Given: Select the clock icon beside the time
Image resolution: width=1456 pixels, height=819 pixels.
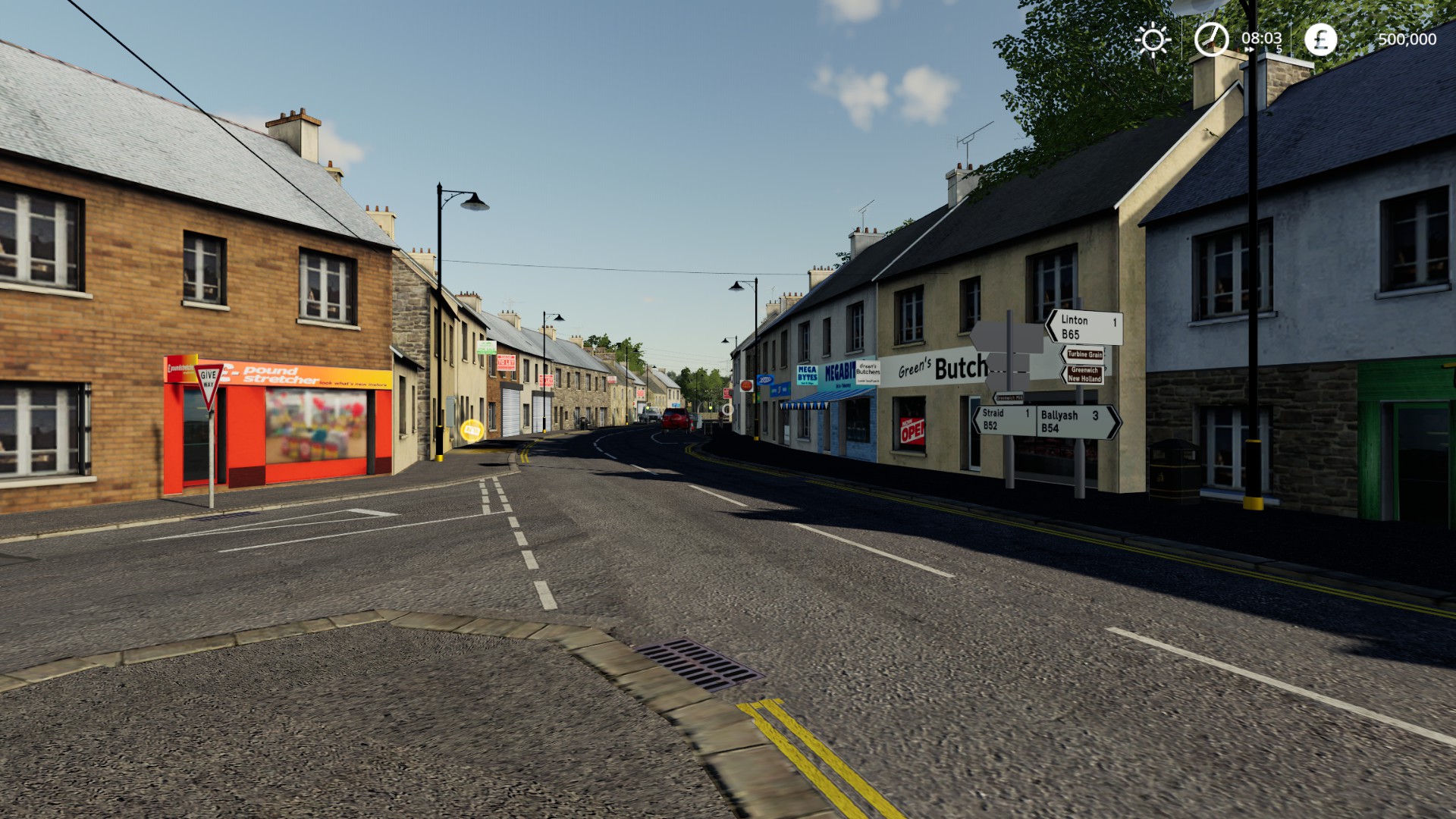Looking at the screenshot, I should pyautogui.click(x=1211, y=39).
